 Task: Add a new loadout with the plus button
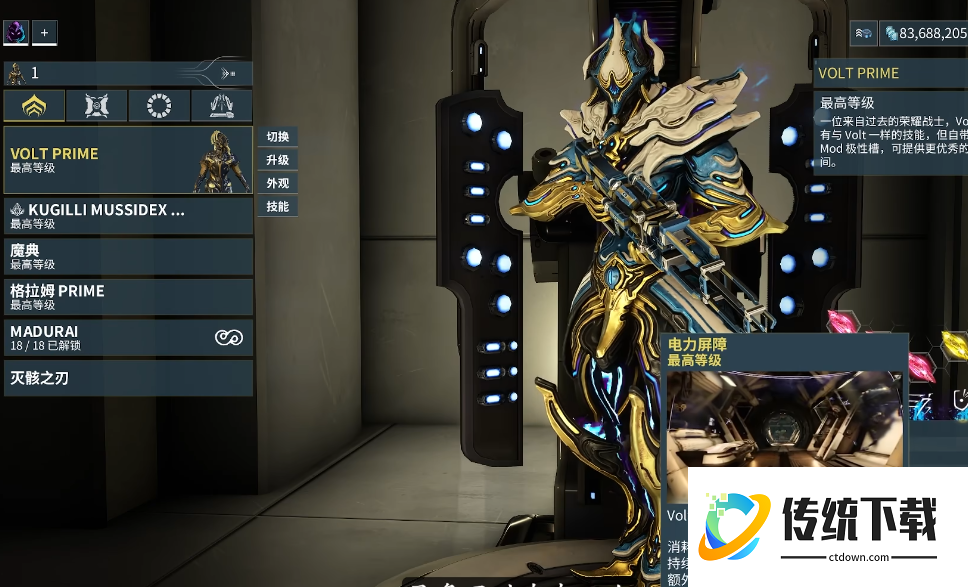click(44, 33)
